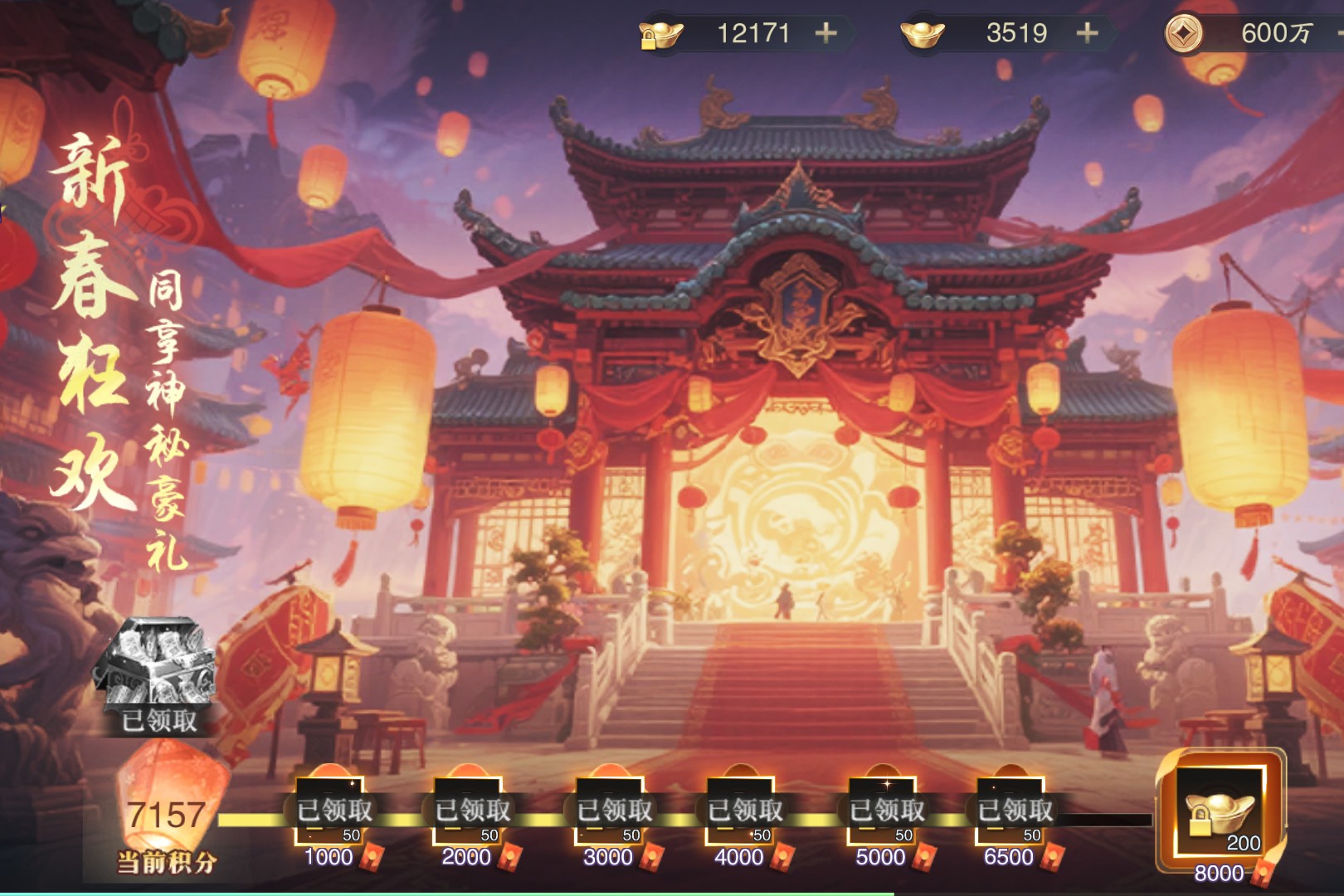View the 3000-point claimed reward
This screenshot has width=1344, height=896.
[612, 811]
